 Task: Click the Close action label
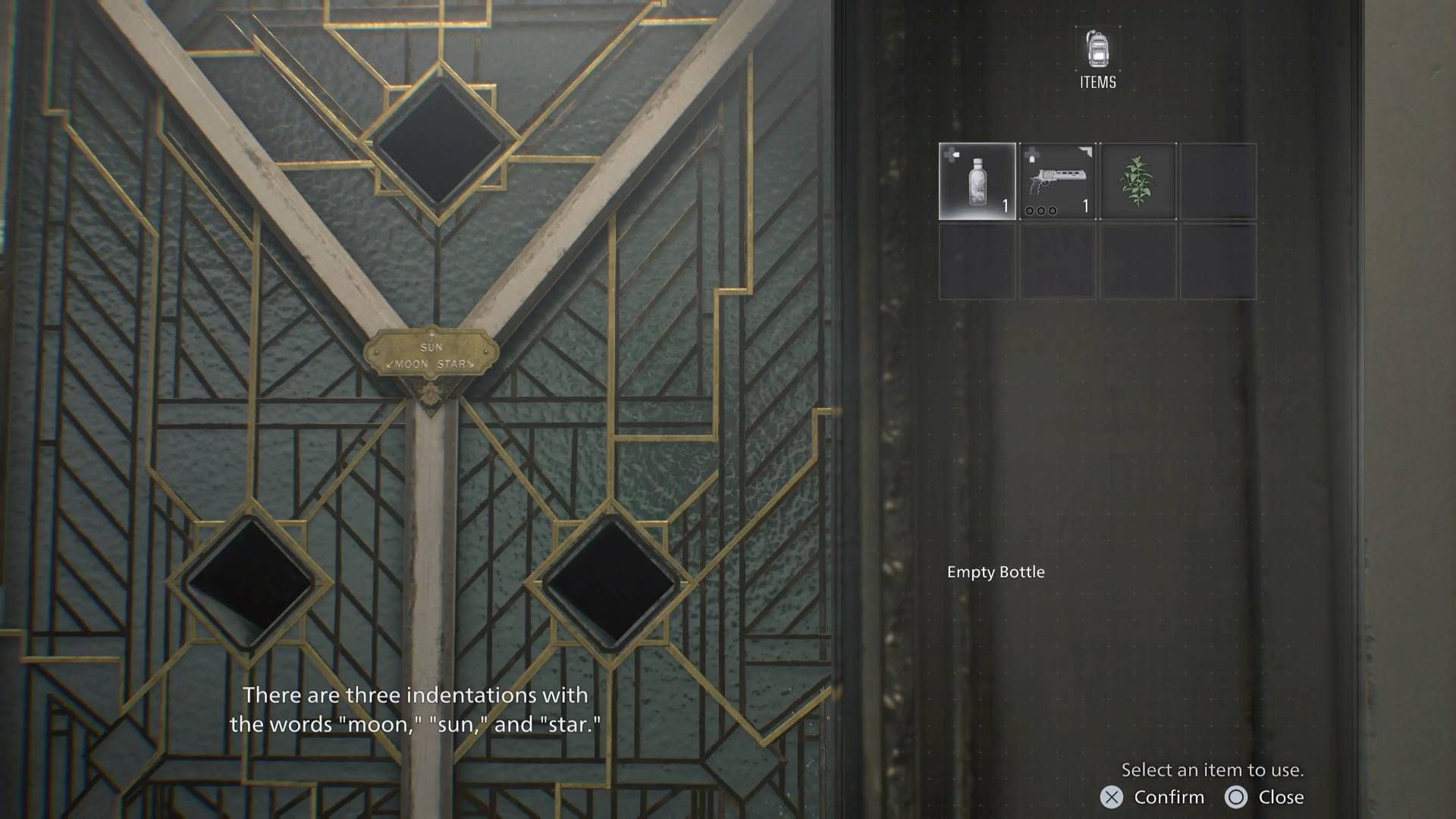coord(1282,797)
